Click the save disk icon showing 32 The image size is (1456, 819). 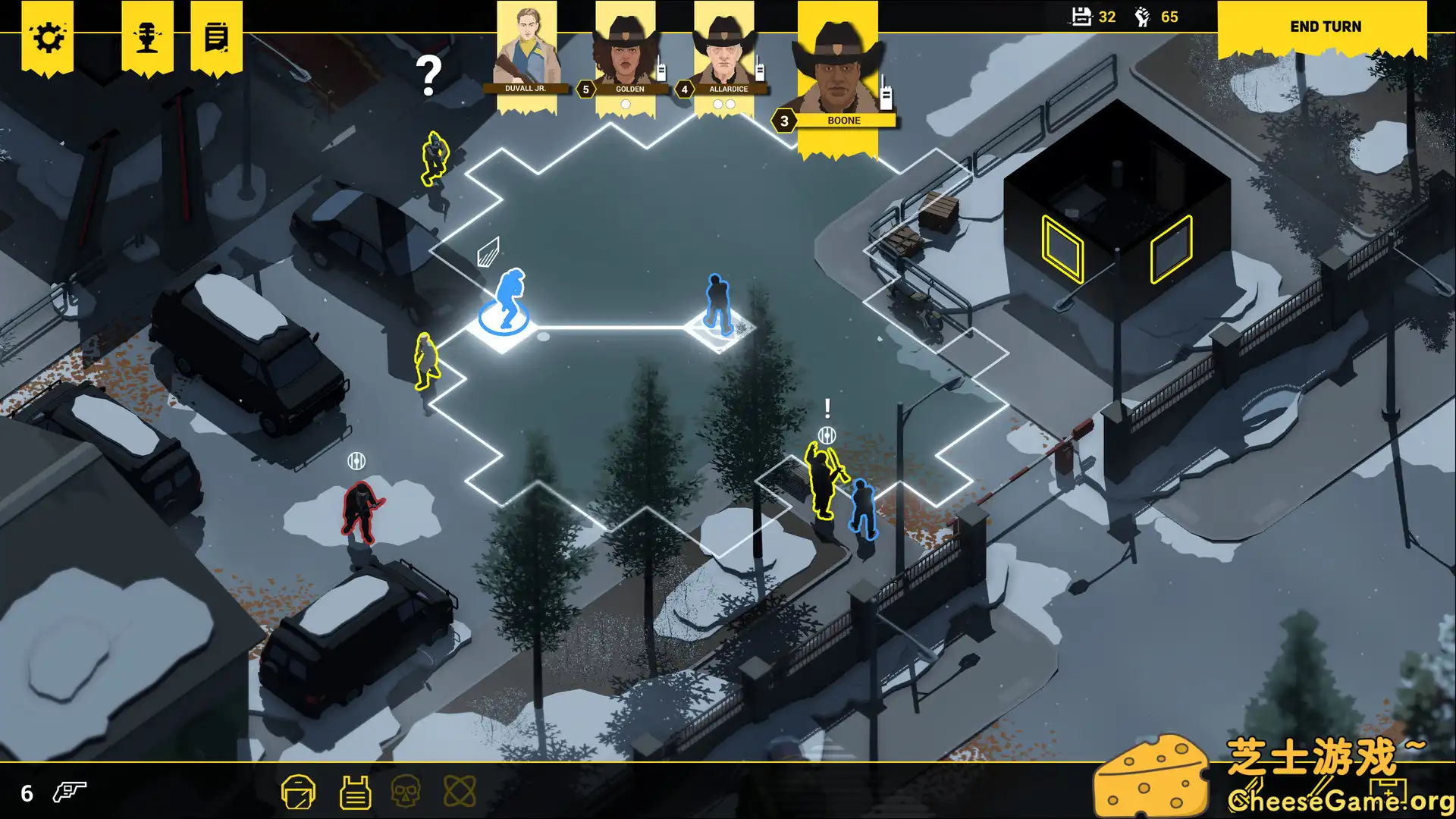coord(1083,17)
